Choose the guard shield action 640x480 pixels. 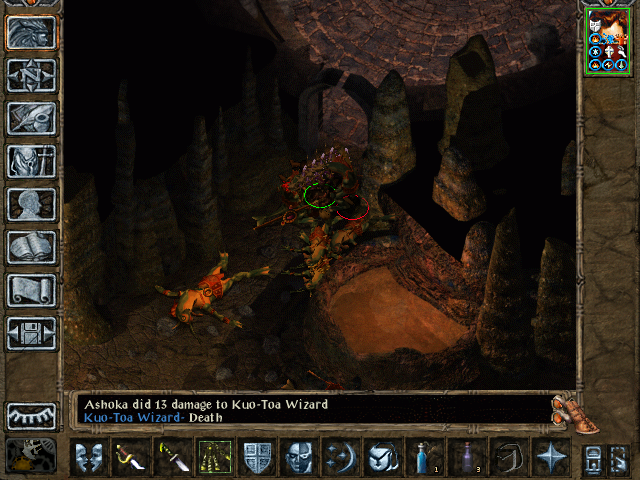[257, 458]
